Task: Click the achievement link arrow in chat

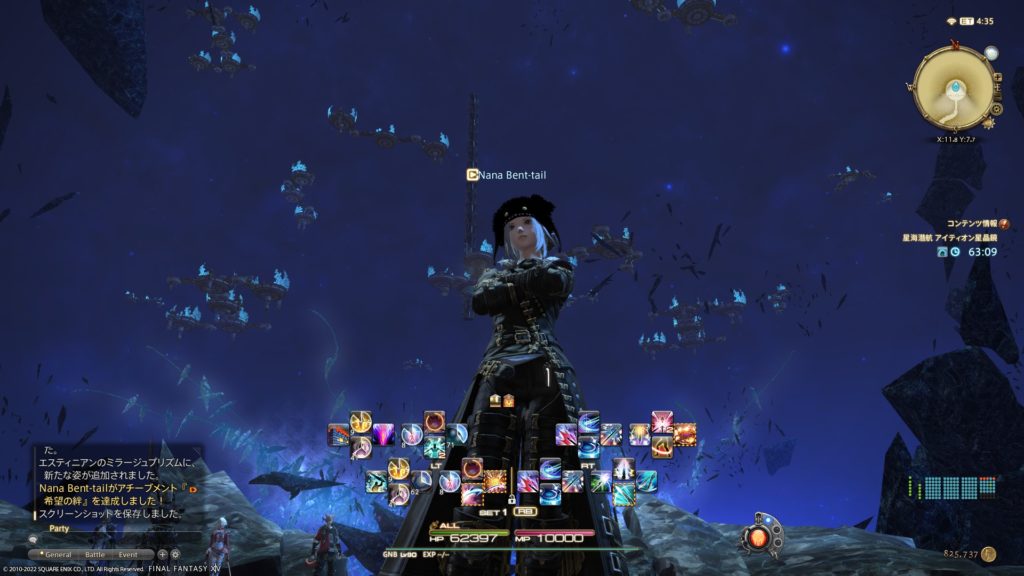Action: tap(193, 488)
